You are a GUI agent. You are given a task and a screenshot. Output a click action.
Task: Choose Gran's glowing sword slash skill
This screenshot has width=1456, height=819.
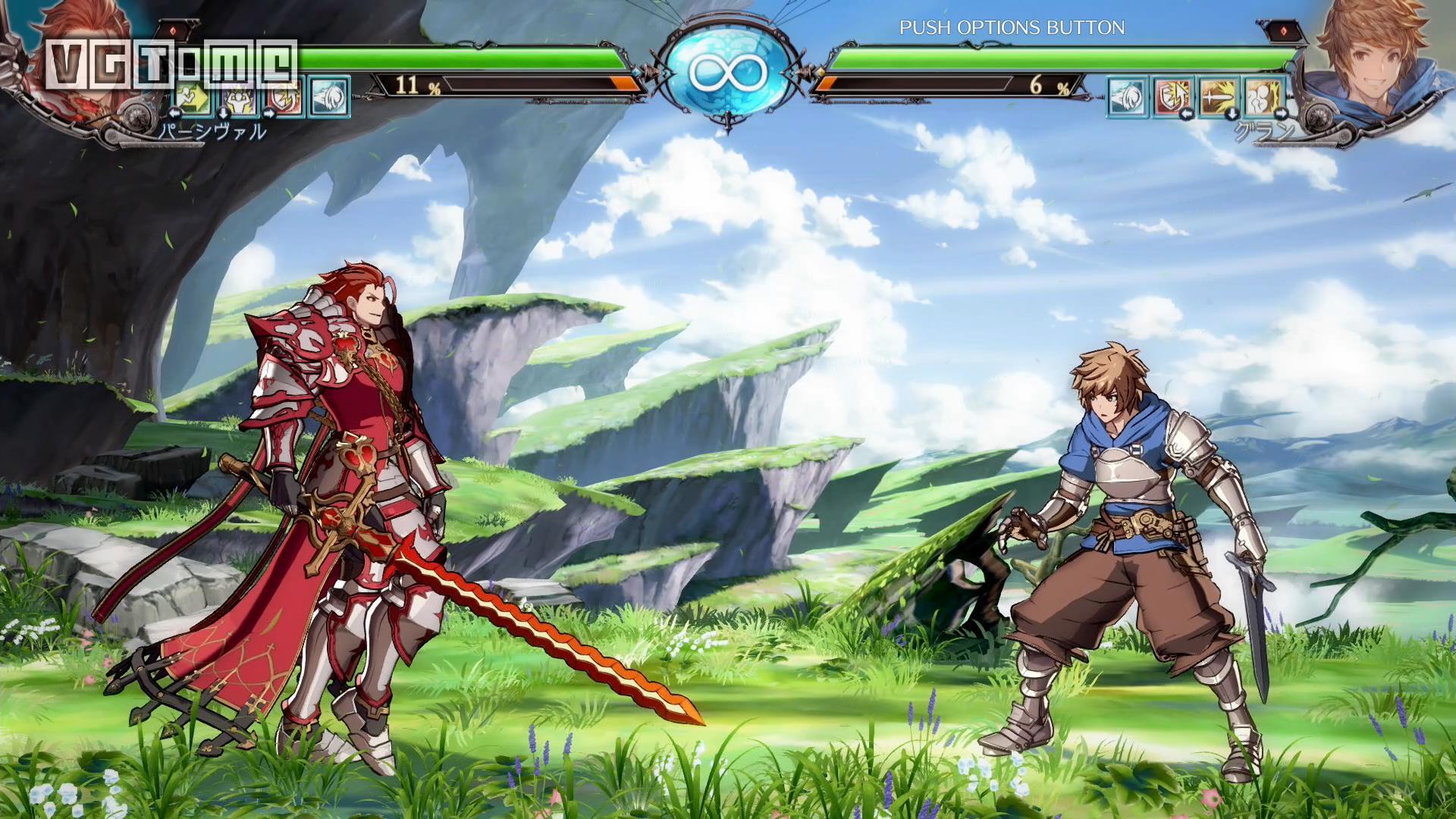point(1219,97)
